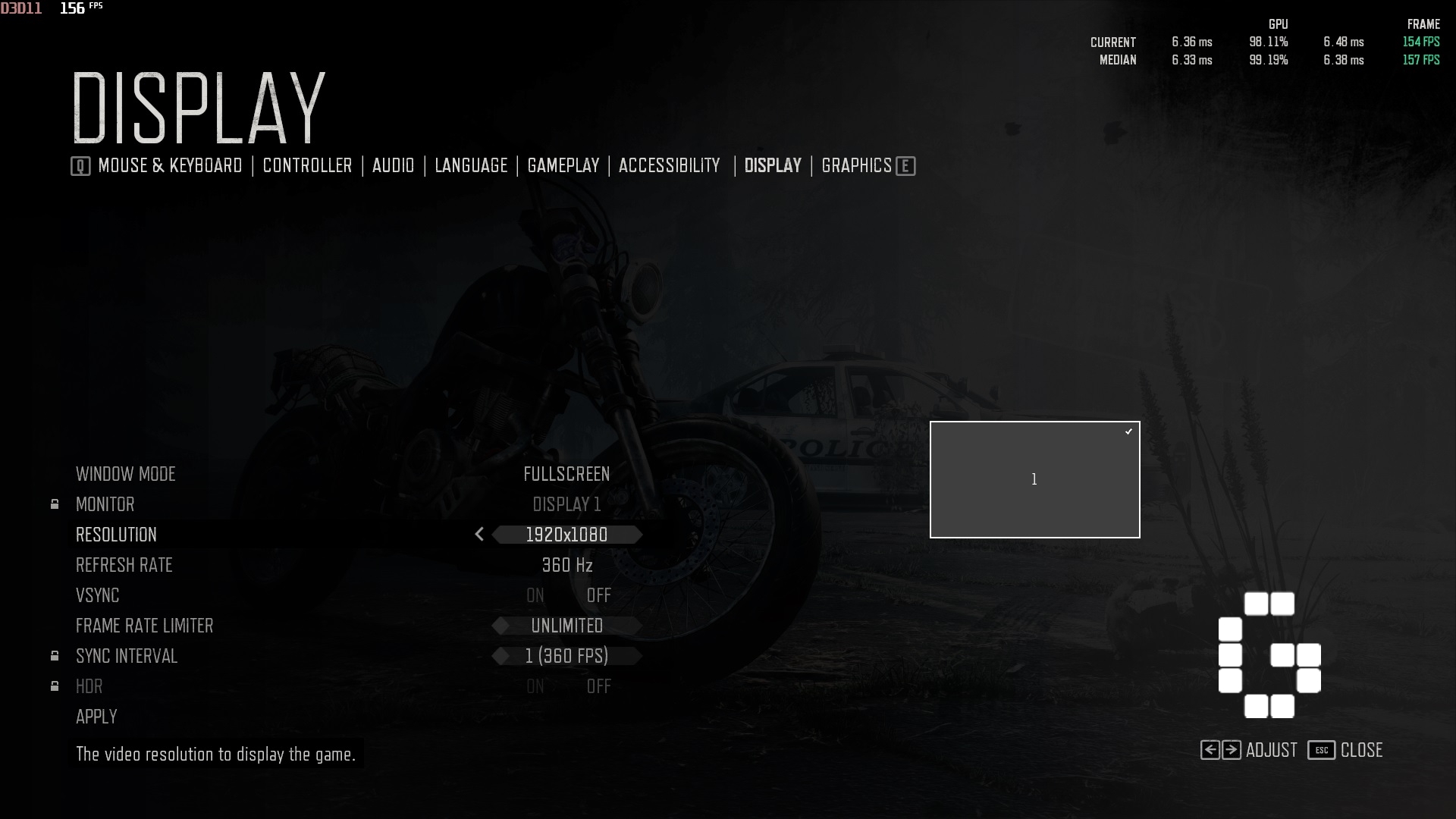Click the Apply option

click(x=96, y=716)
